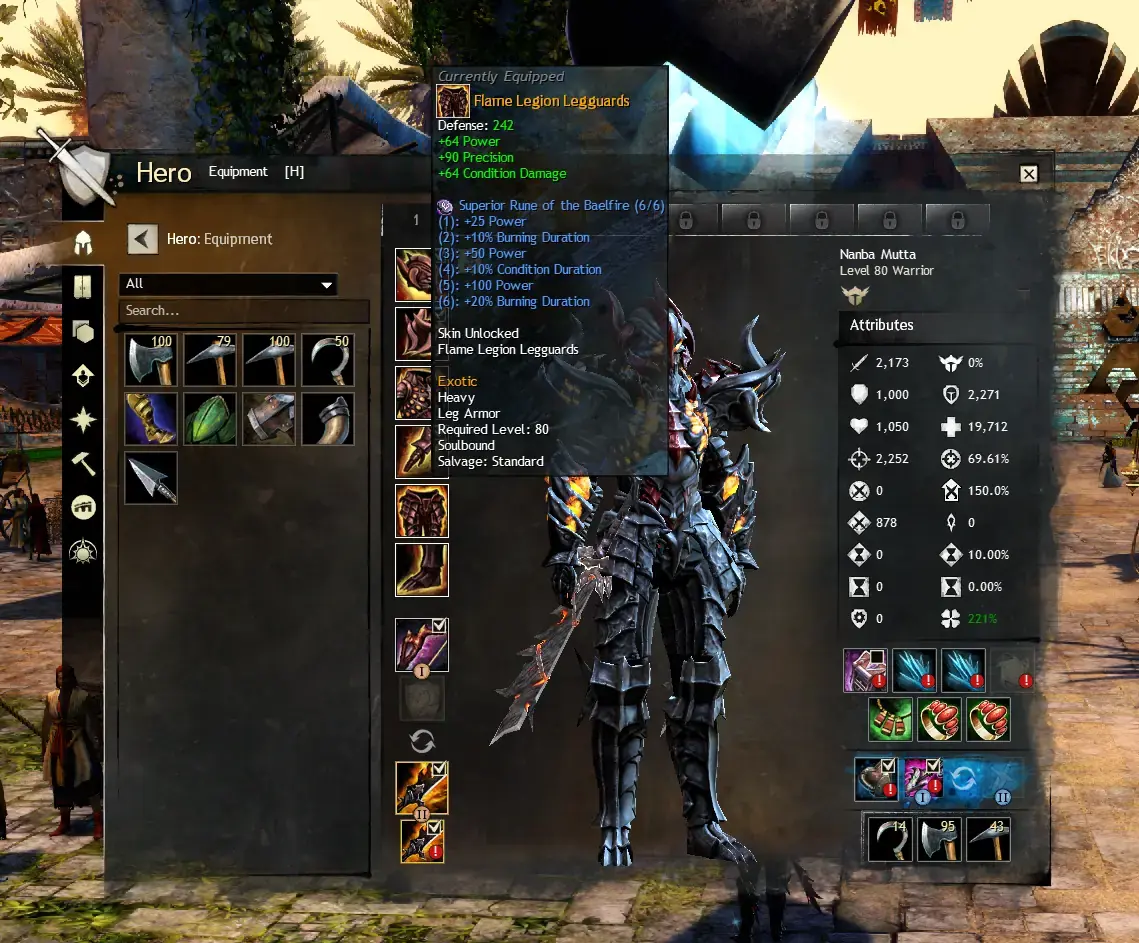The width and height of the screenshot is (1139, 943).
Task: Select the equipped boots armor slot
Action: point(422,570)
